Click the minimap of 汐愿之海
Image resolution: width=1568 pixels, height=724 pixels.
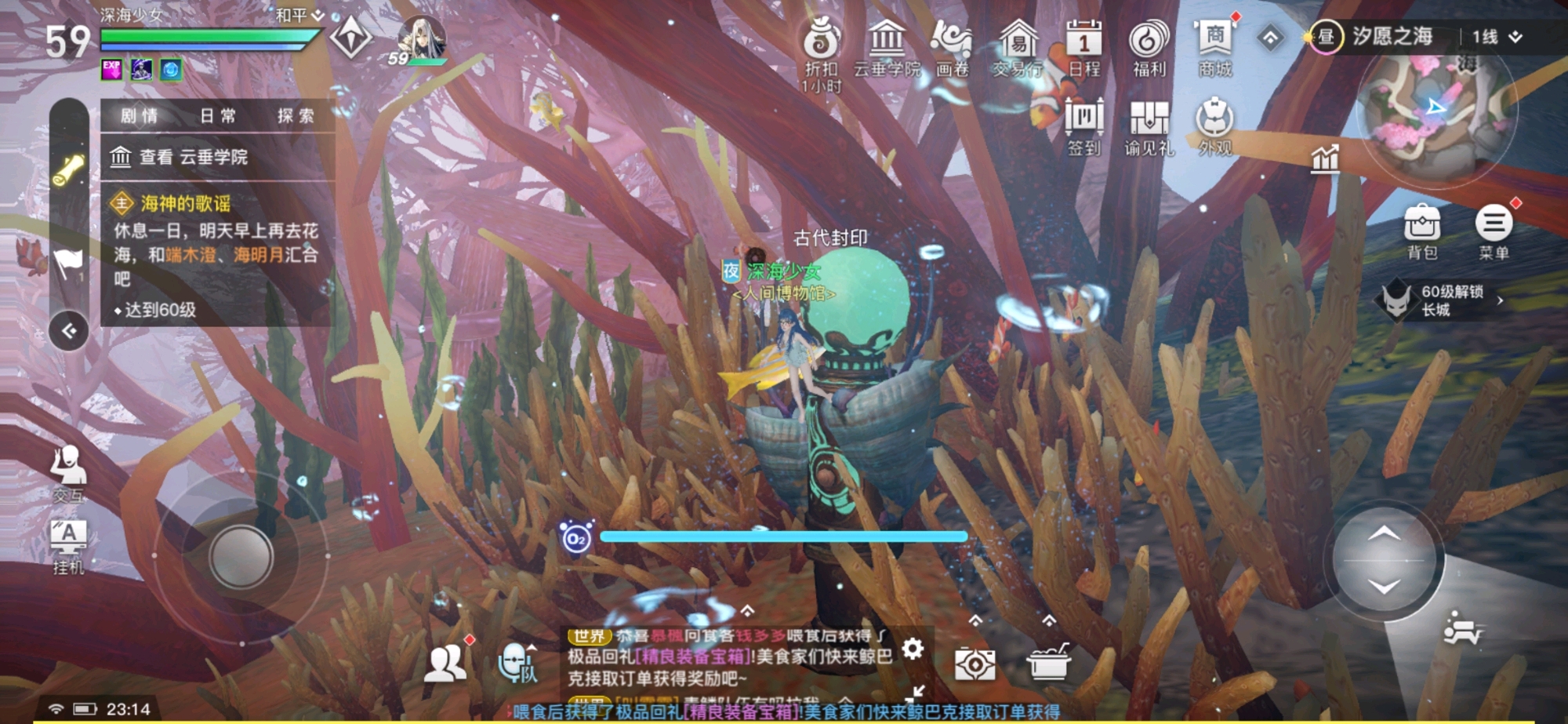[x=1438, y=118]
